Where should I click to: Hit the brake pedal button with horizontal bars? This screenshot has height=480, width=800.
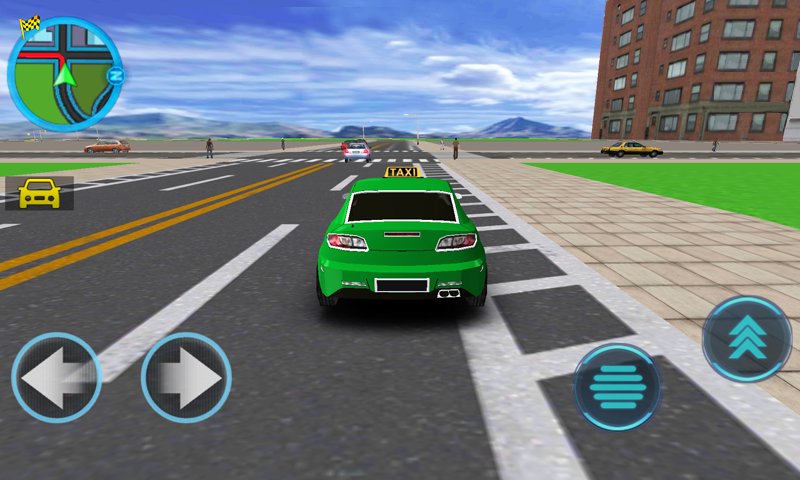pyautogui.click(x=617, y=387)
